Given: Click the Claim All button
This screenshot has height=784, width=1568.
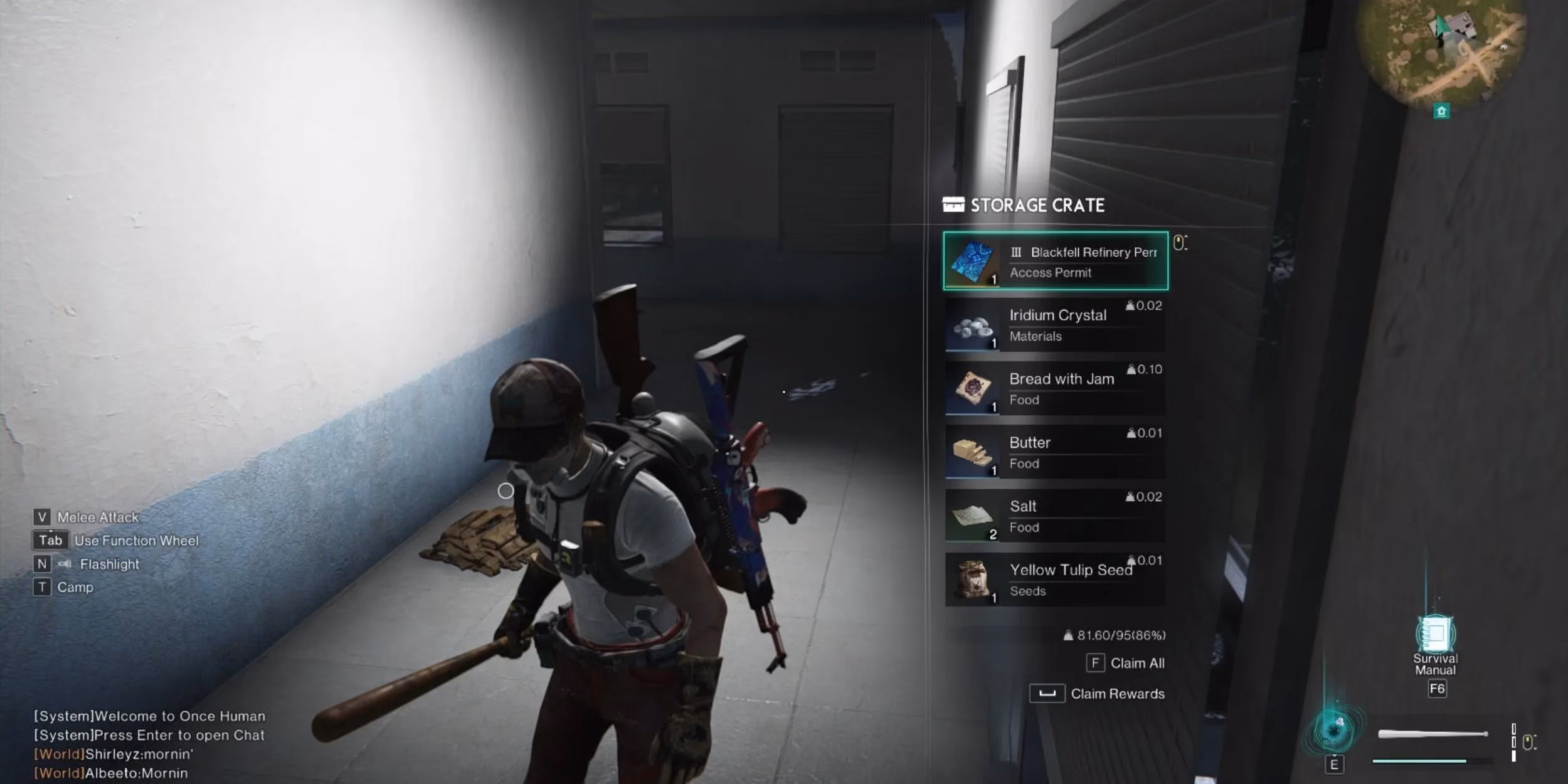Looking at the screenshot, I should click(x=1126, y=663).
